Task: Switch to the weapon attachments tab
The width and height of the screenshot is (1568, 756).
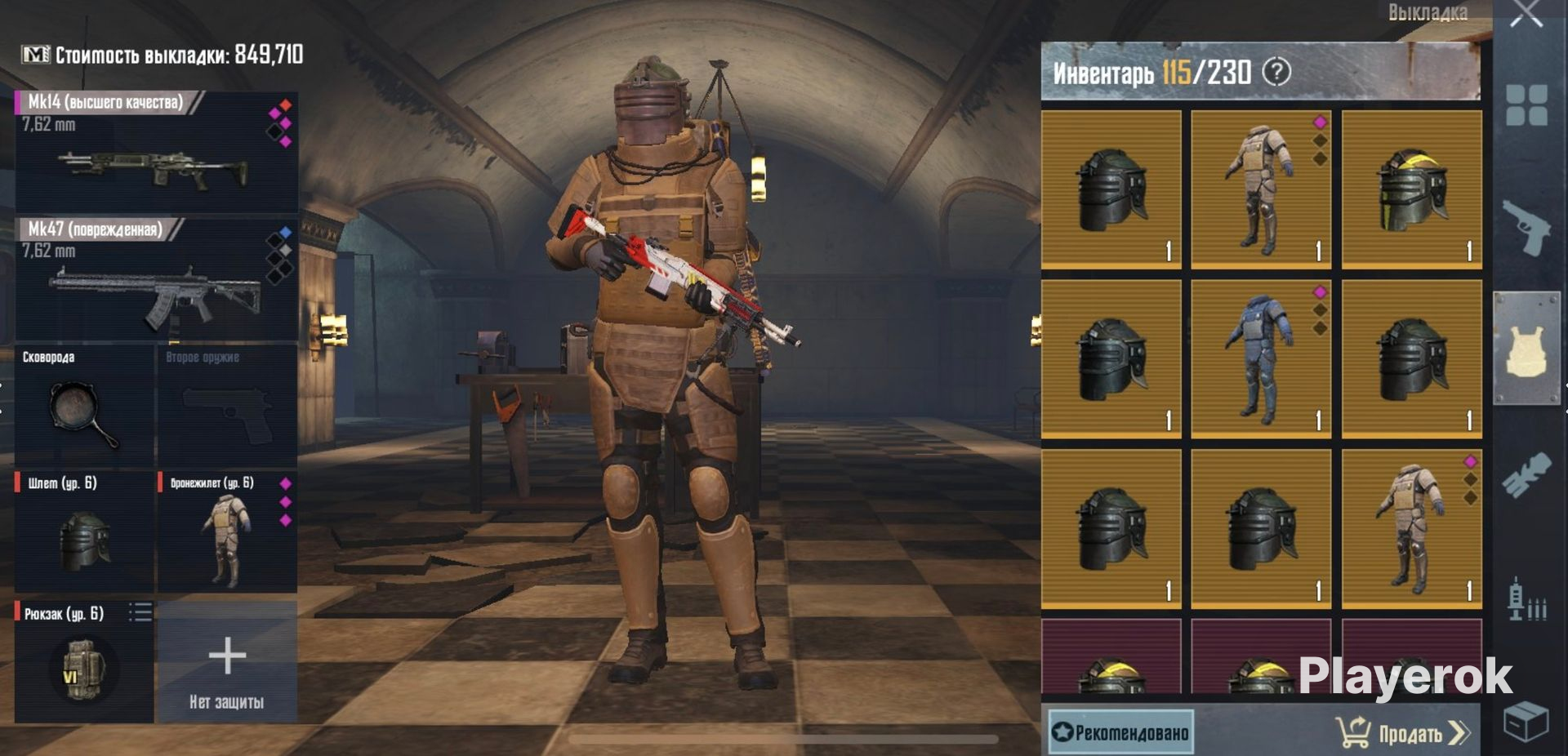Action: pyautogui.click(x=1526, y=475)
